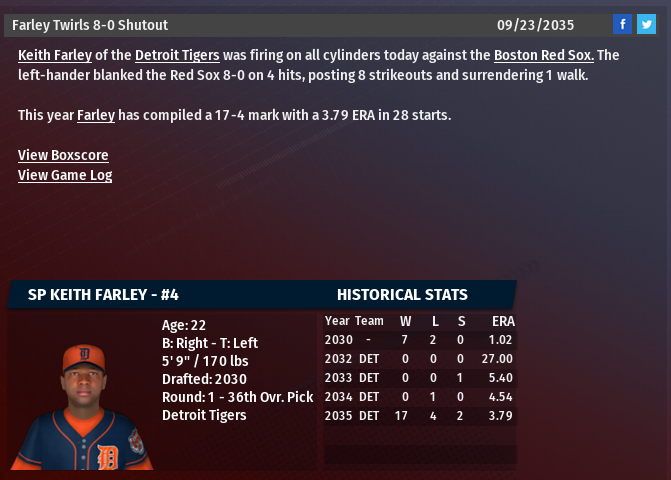Select the 2030 historical stats row

point(419,340)
